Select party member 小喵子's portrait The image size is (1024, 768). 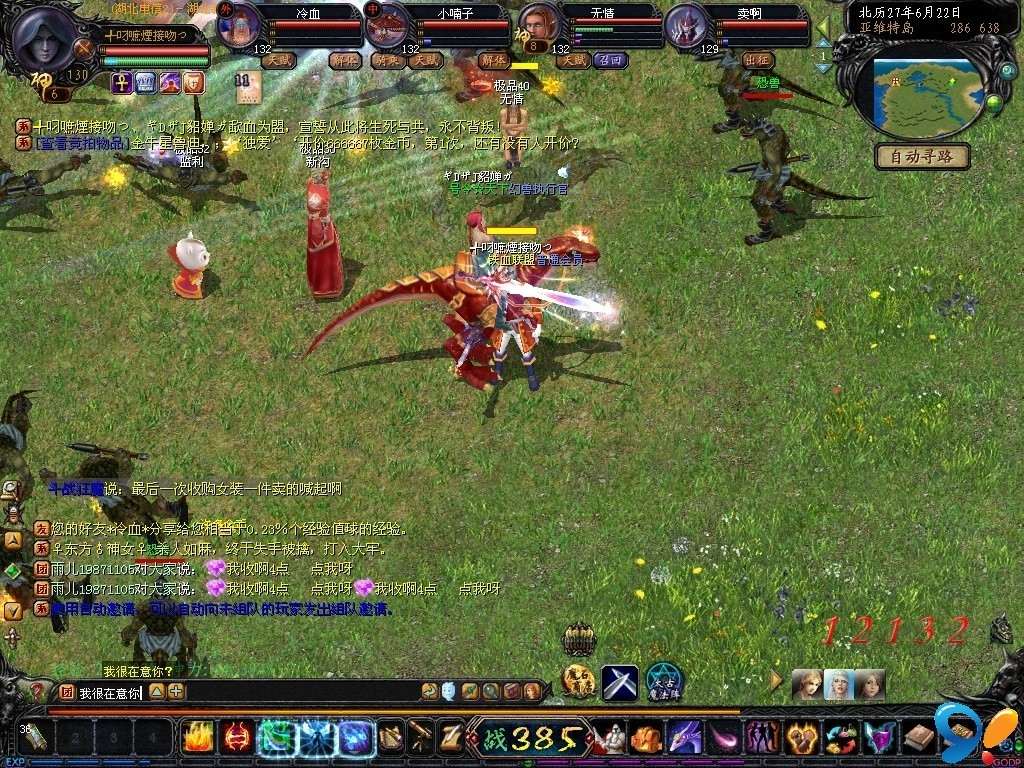click(x=386, y=26)
